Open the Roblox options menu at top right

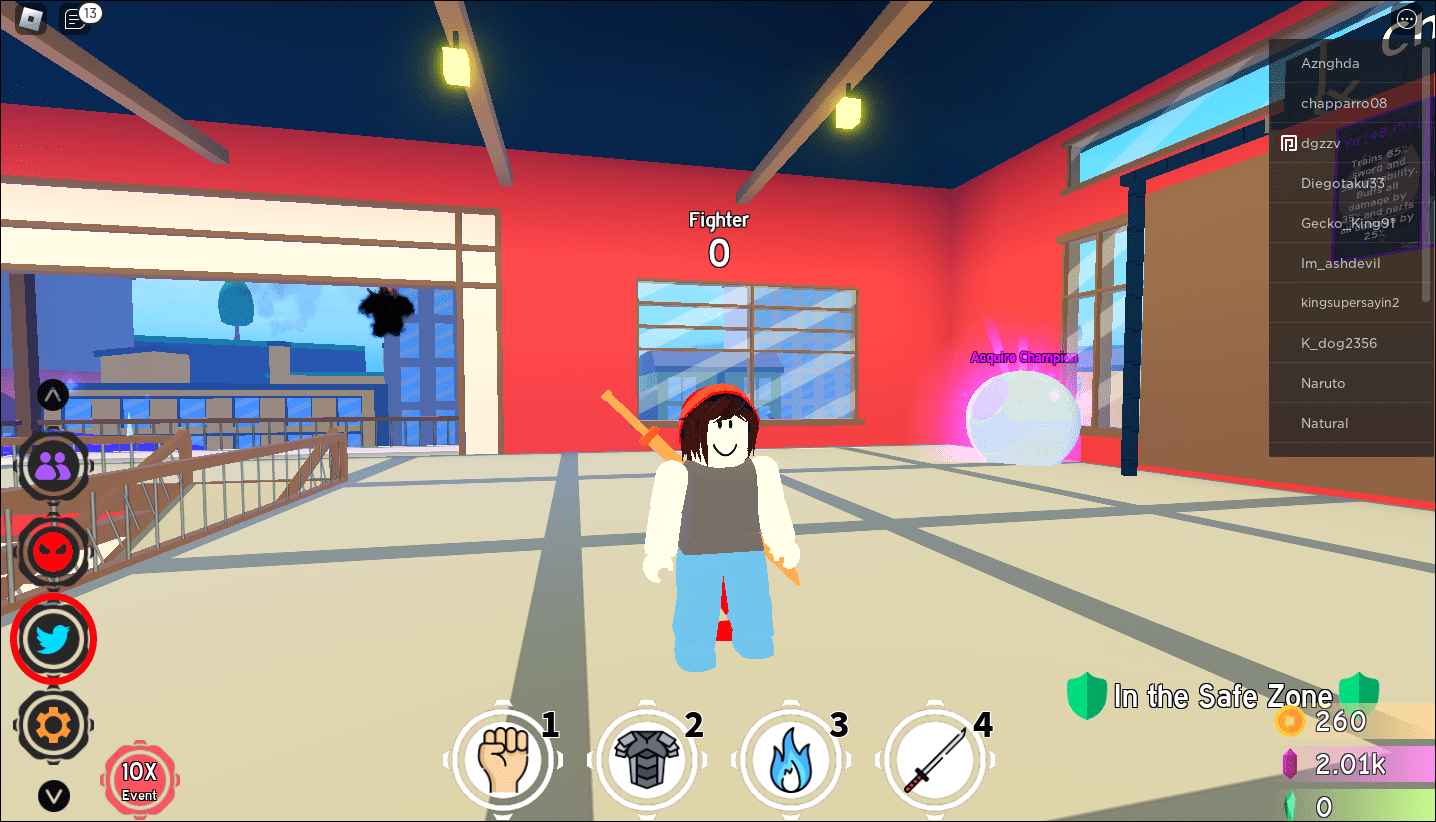pyautogui.click(x=1407, y=18)
